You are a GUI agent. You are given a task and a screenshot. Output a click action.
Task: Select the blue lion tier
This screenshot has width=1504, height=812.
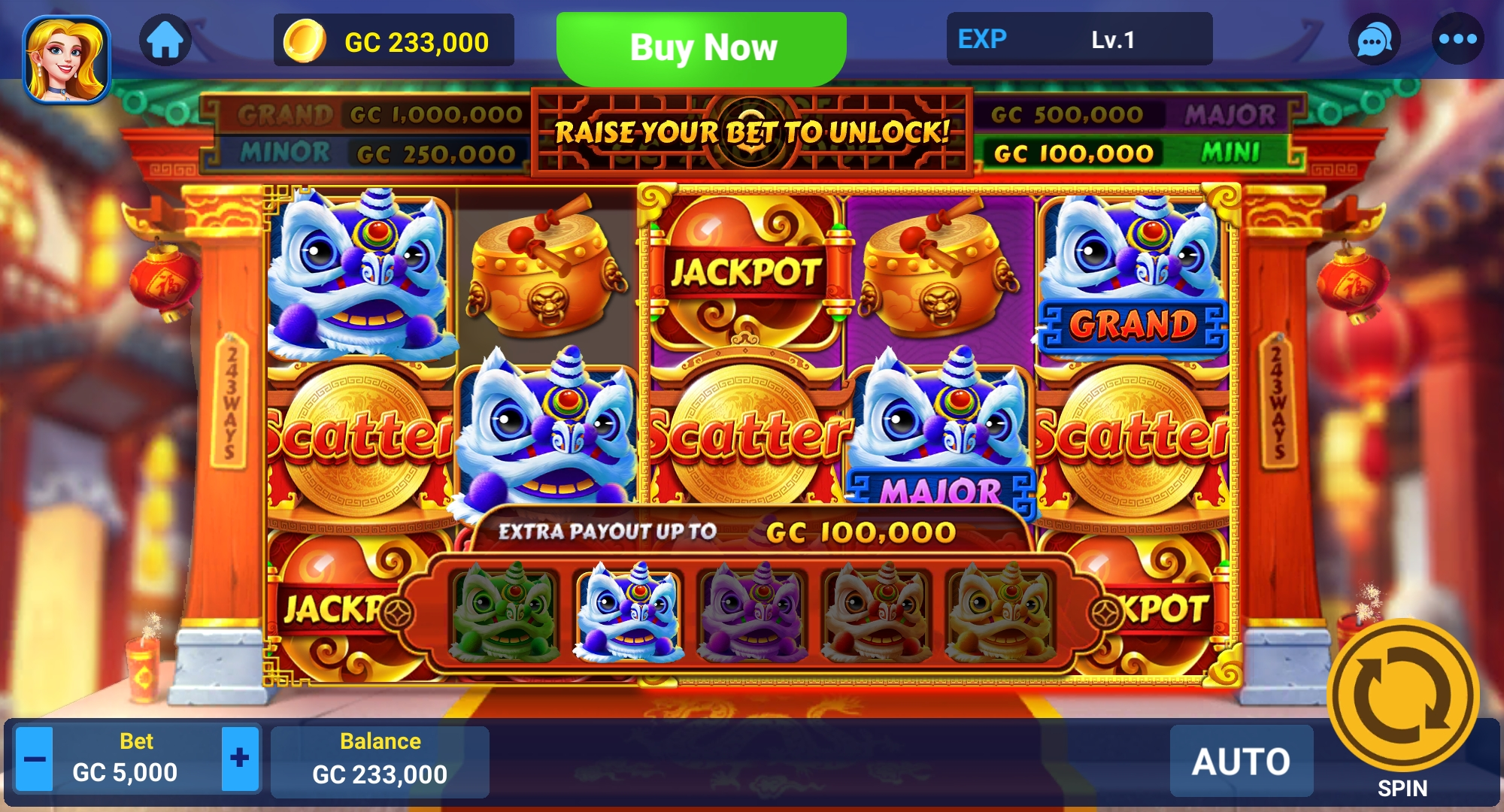(629, 612)
